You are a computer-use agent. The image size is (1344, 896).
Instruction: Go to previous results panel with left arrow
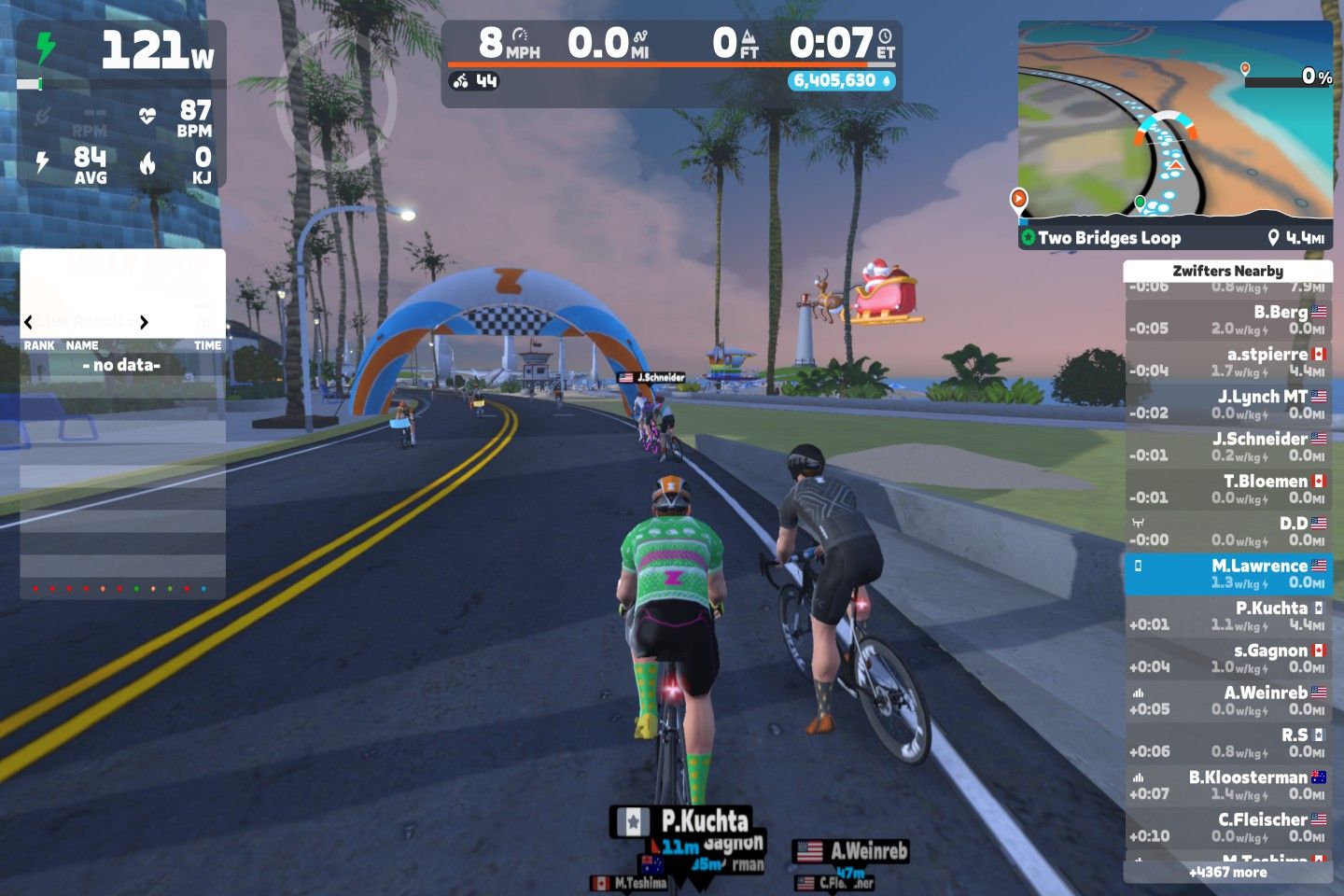pyautogui.click(x=28, y=323)
